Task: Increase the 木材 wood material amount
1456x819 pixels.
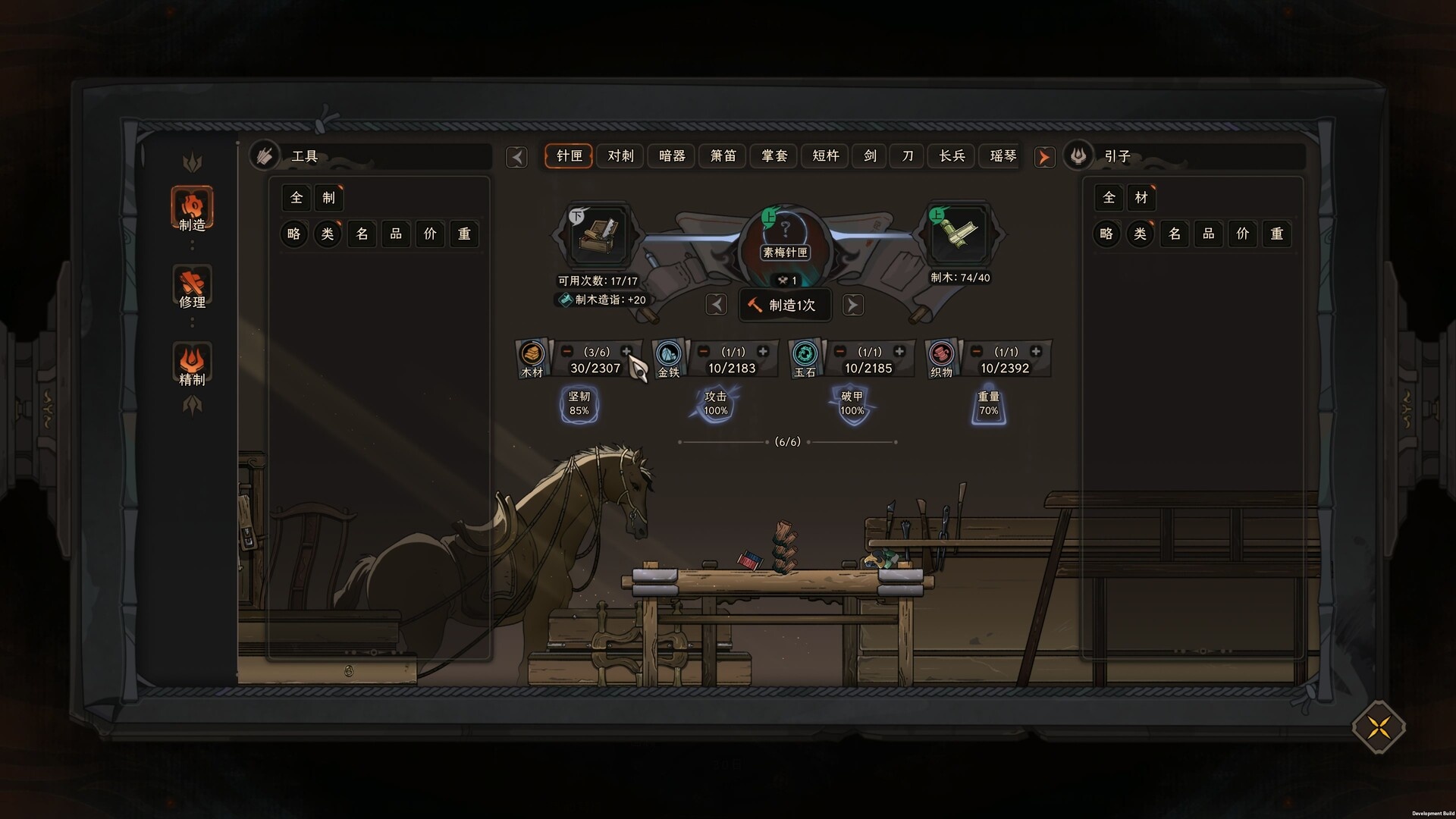Action: click(x=626, y=352)
